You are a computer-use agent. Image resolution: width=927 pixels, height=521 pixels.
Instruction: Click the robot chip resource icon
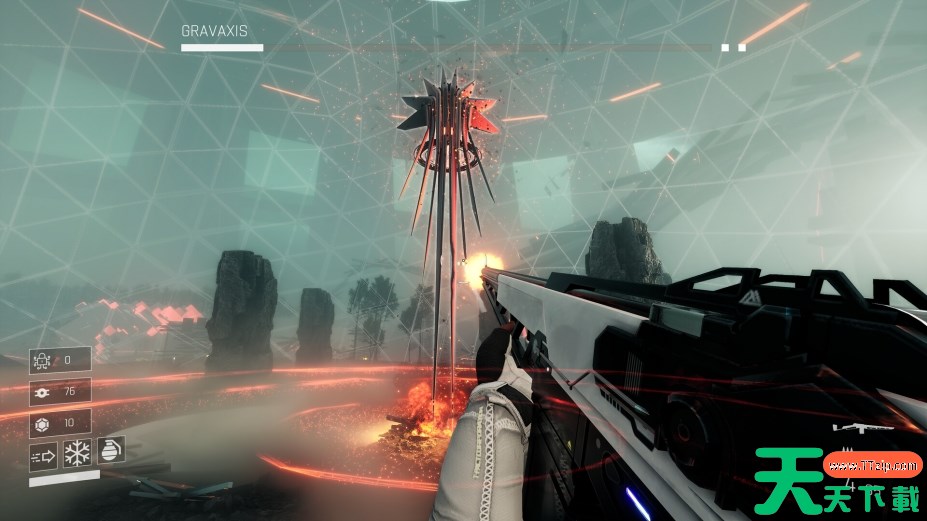(43, 360)
